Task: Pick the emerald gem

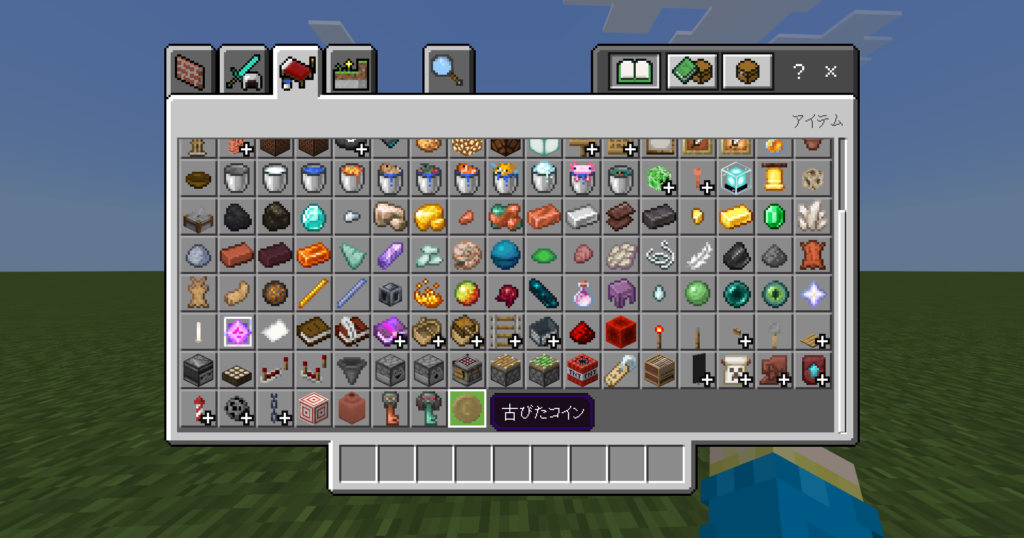Action: (x=773, y=217)
